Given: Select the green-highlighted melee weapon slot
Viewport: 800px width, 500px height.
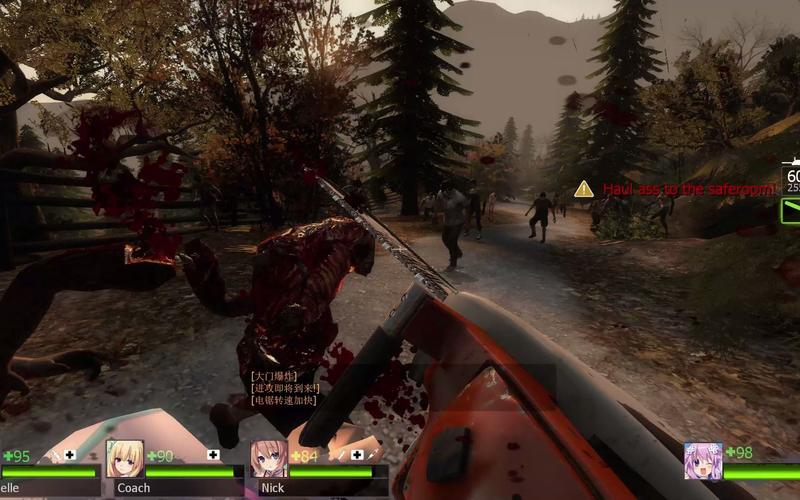Looking at the screenshot, I should (x=791, y=212).
